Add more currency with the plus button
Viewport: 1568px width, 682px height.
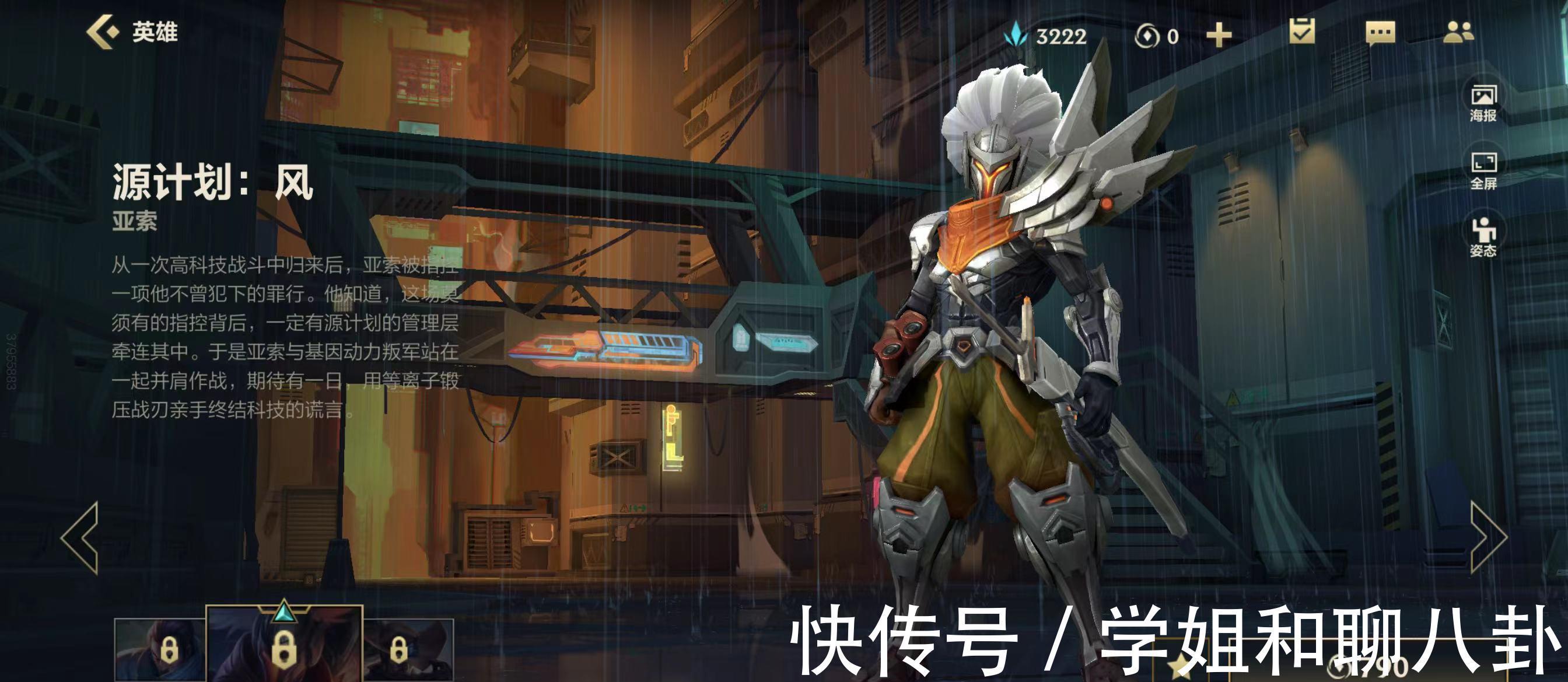pyautogui.click(x=1219, y=36)
